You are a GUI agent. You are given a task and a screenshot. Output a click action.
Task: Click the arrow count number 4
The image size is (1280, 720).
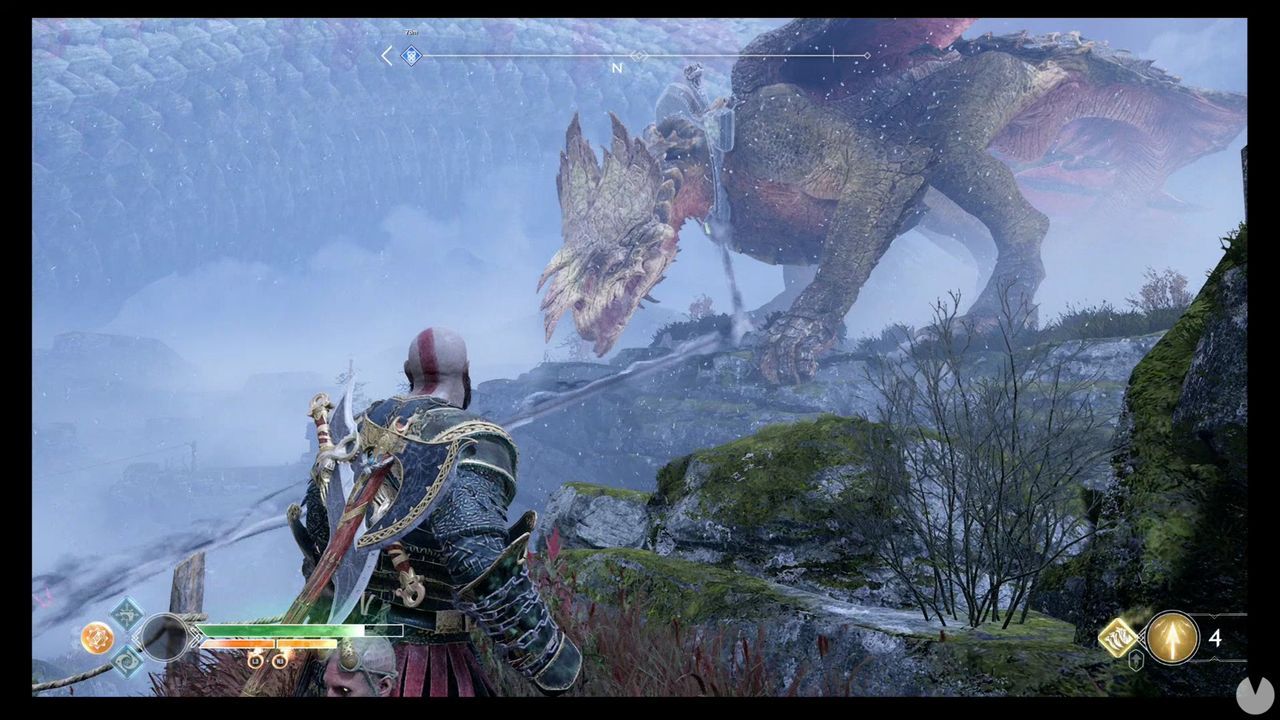(x=1216, y=638)
